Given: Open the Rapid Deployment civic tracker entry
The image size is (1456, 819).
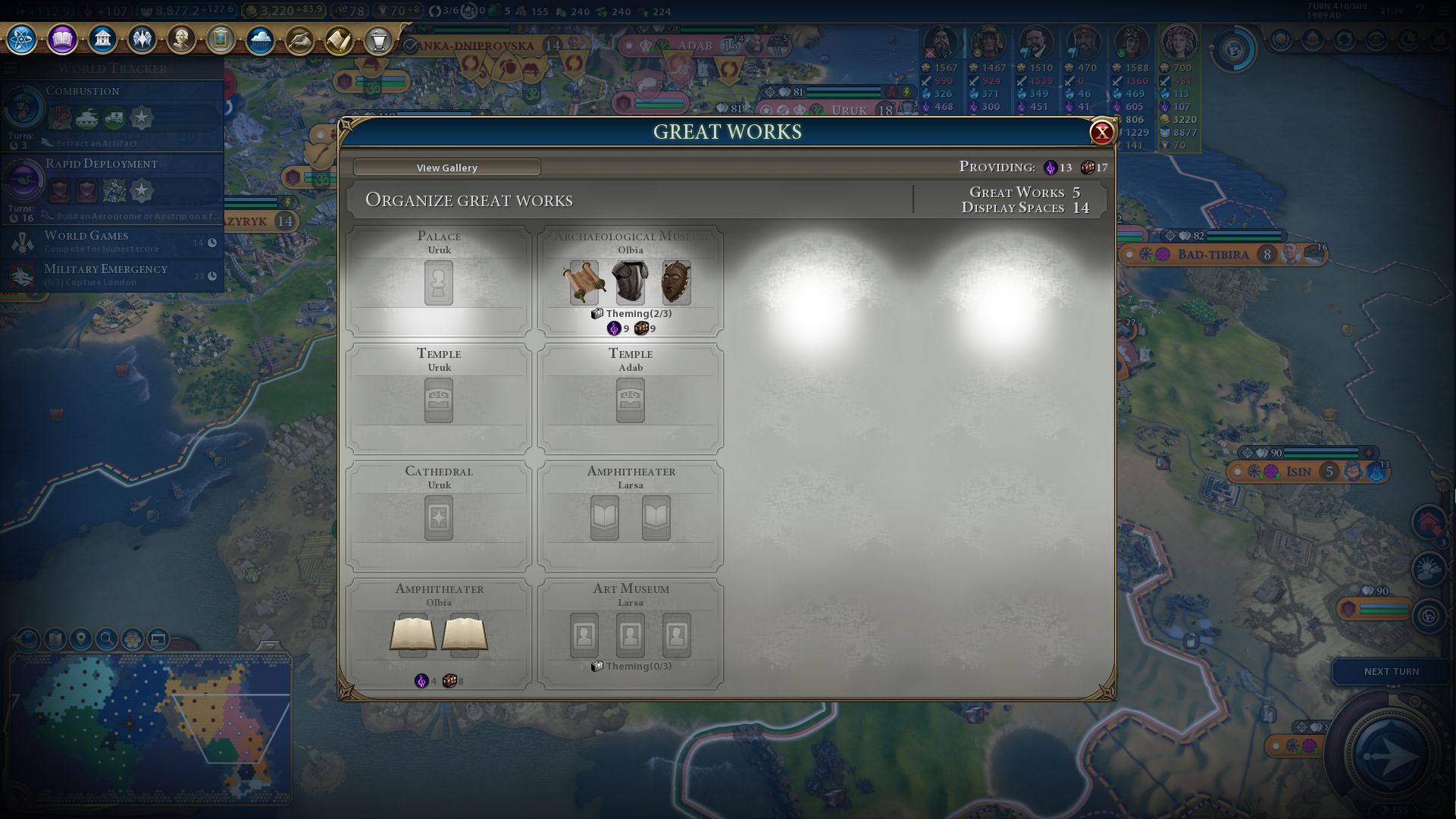Looking at the screenshot, I should (112, 187).
